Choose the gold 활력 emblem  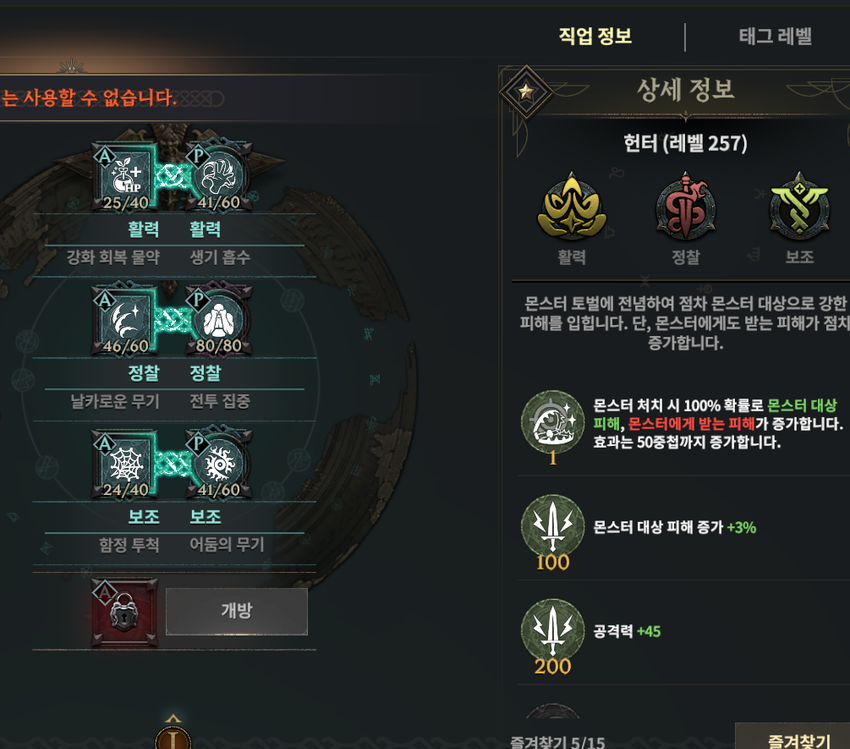click(x=571, y=207)
